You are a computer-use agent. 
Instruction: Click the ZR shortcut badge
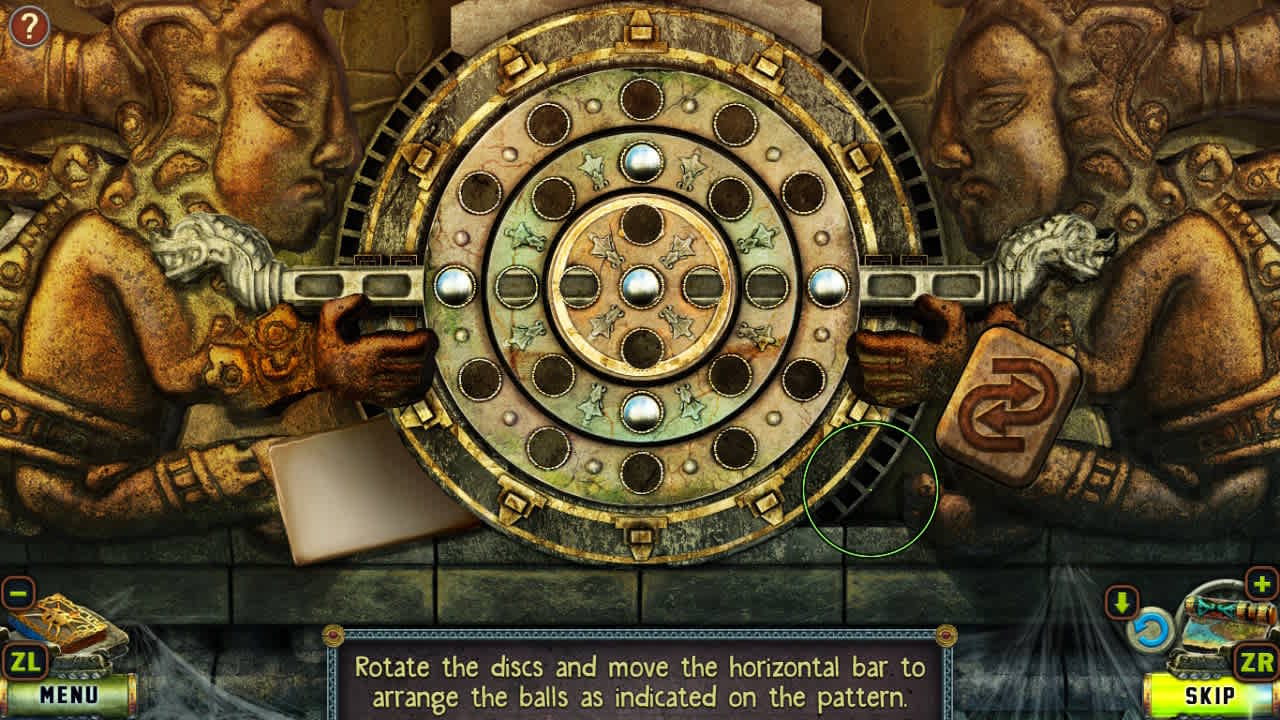point(1257,659)
